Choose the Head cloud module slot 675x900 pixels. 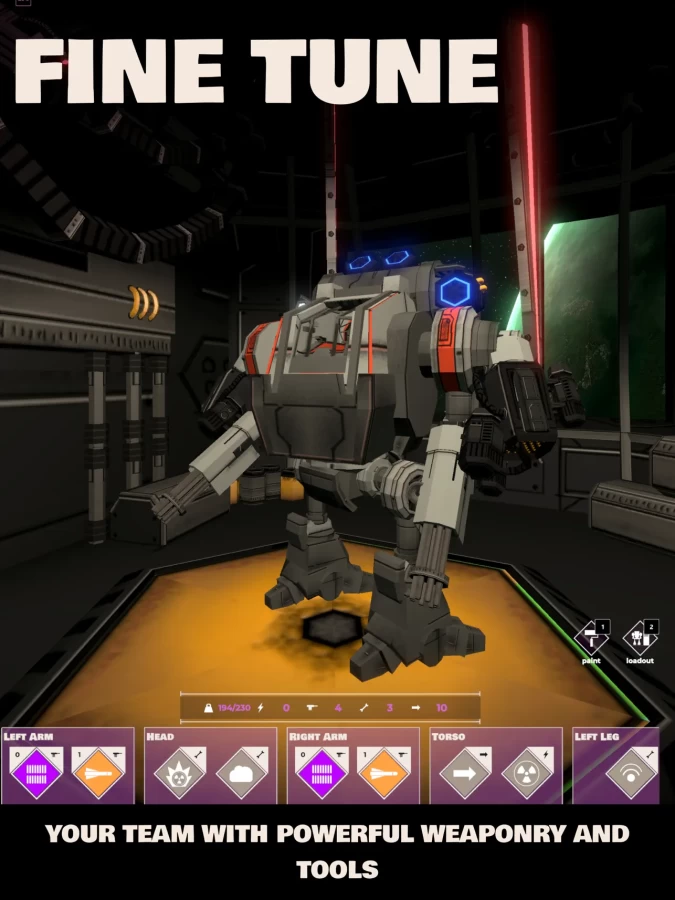click(241, 773)
